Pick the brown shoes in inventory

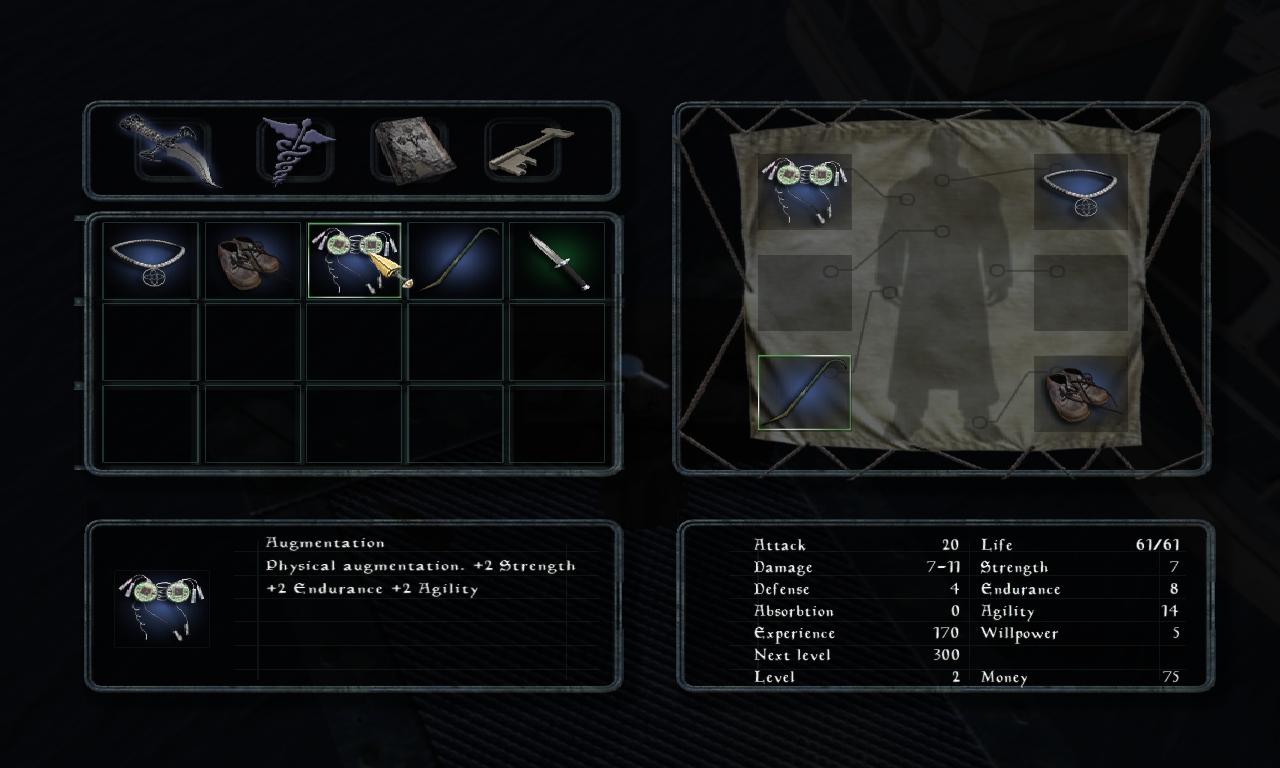[252, 261]
